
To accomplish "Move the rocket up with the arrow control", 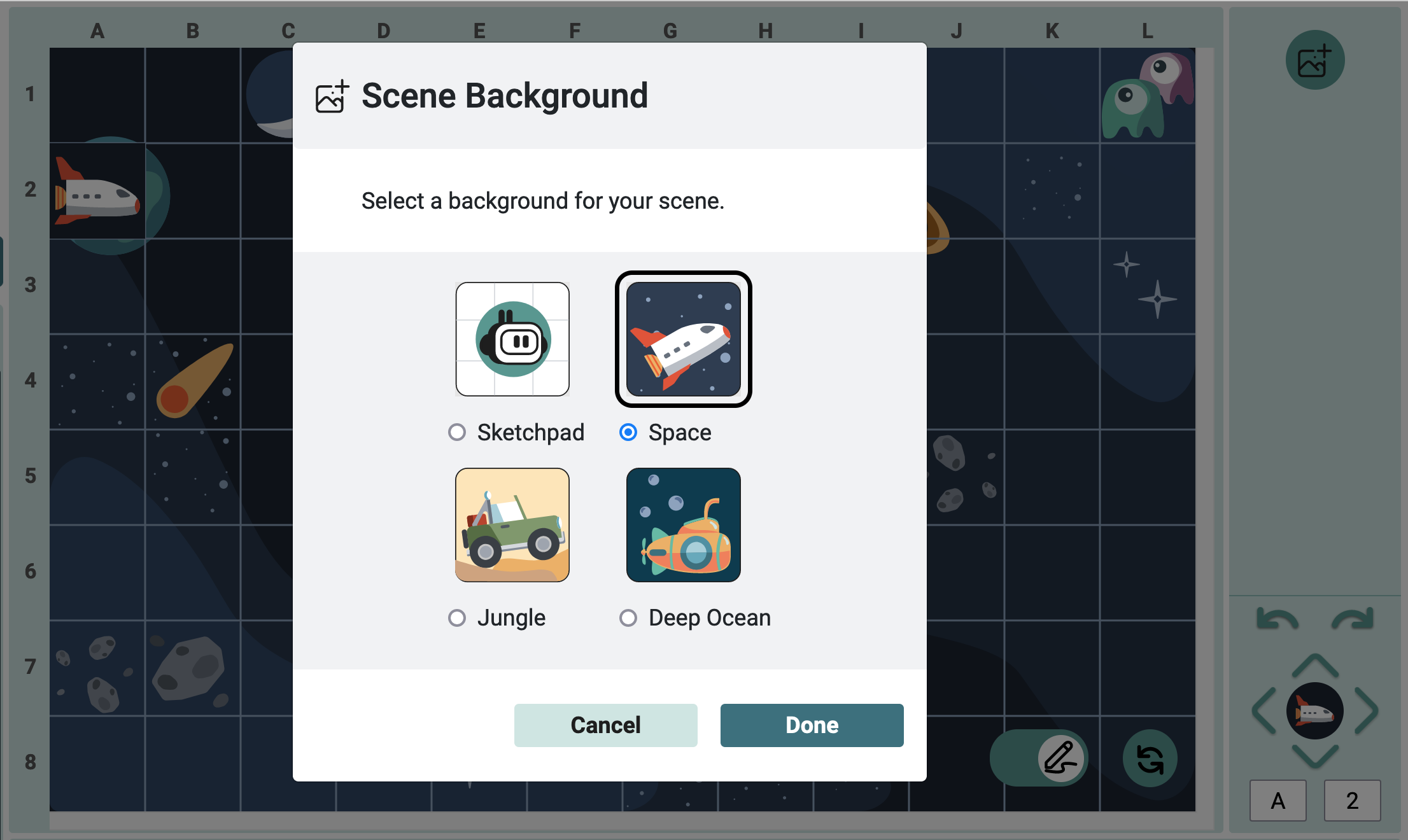I will [1314, 663].
